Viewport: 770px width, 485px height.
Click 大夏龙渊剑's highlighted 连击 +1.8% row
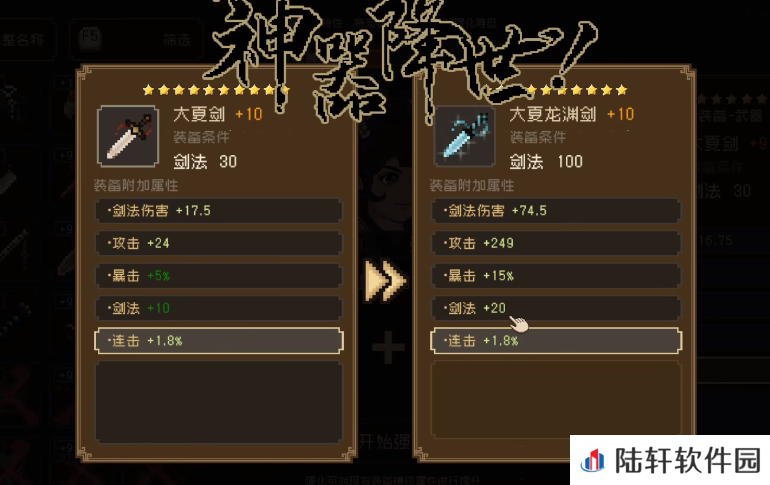(x=555, y=341)
